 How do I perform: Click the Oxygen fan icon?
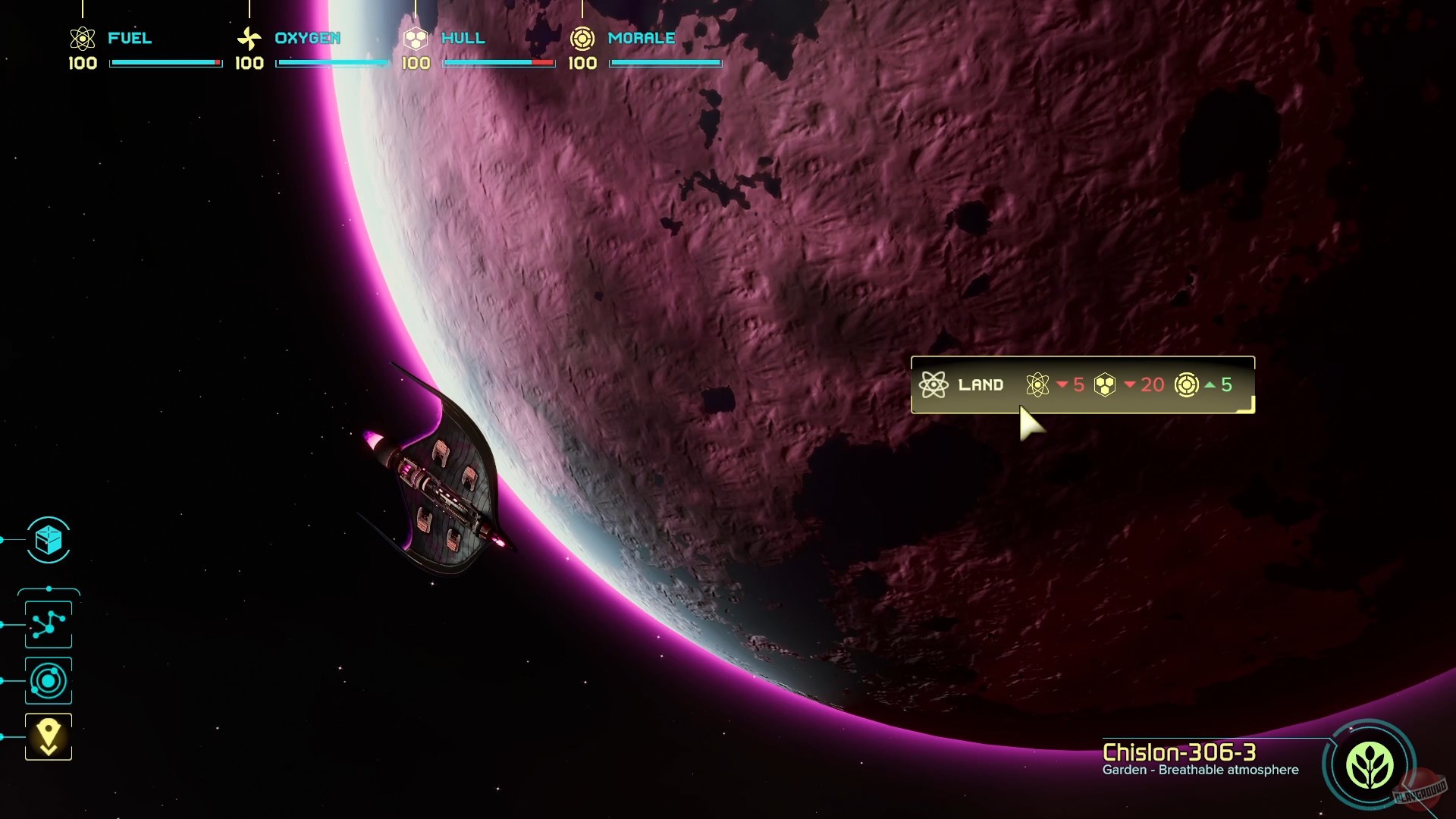pyautogui.click(x=249, y=36)
